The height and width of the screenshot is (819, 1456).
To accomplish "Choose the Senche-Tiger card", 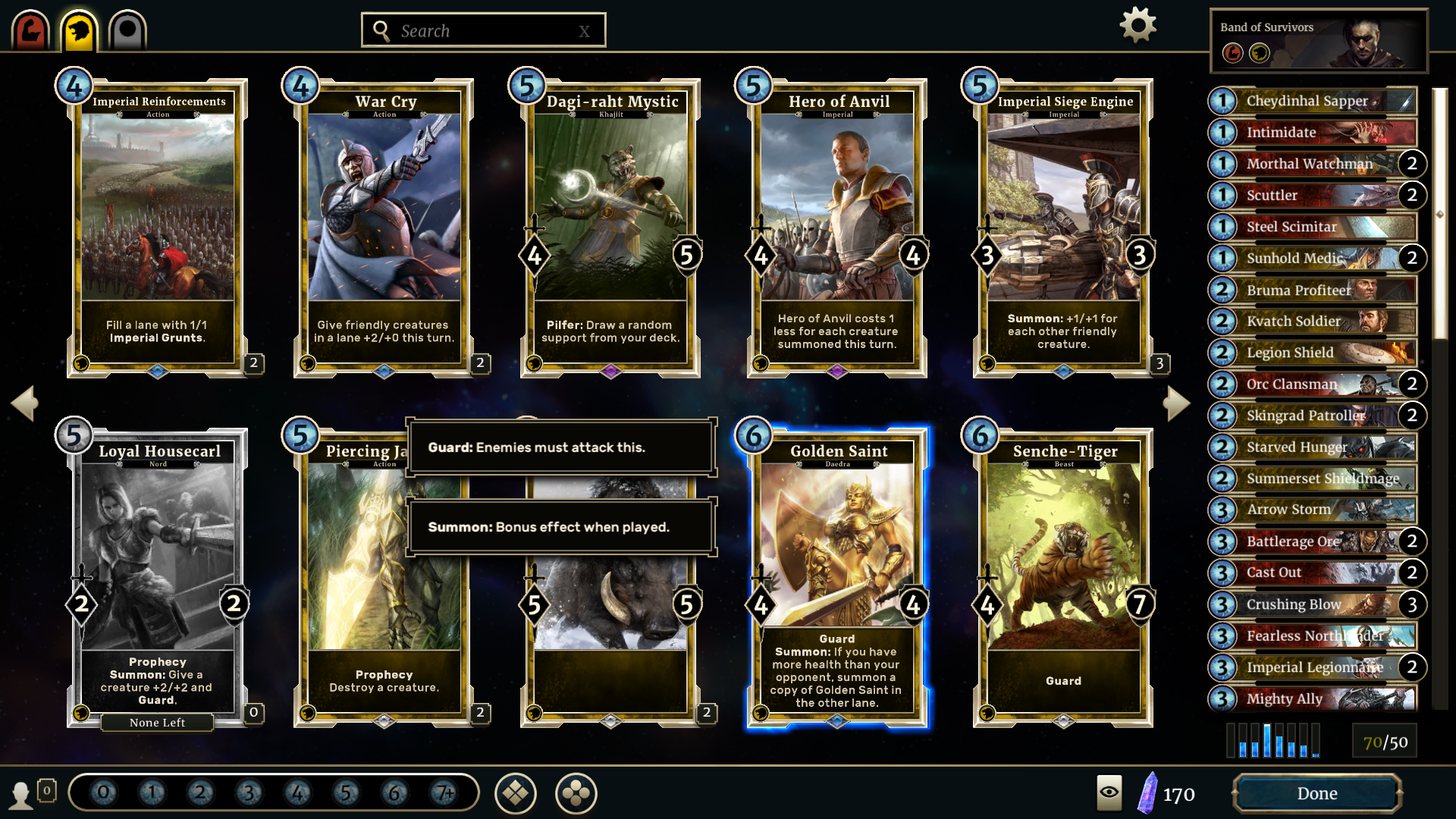I will [1063, 576].
